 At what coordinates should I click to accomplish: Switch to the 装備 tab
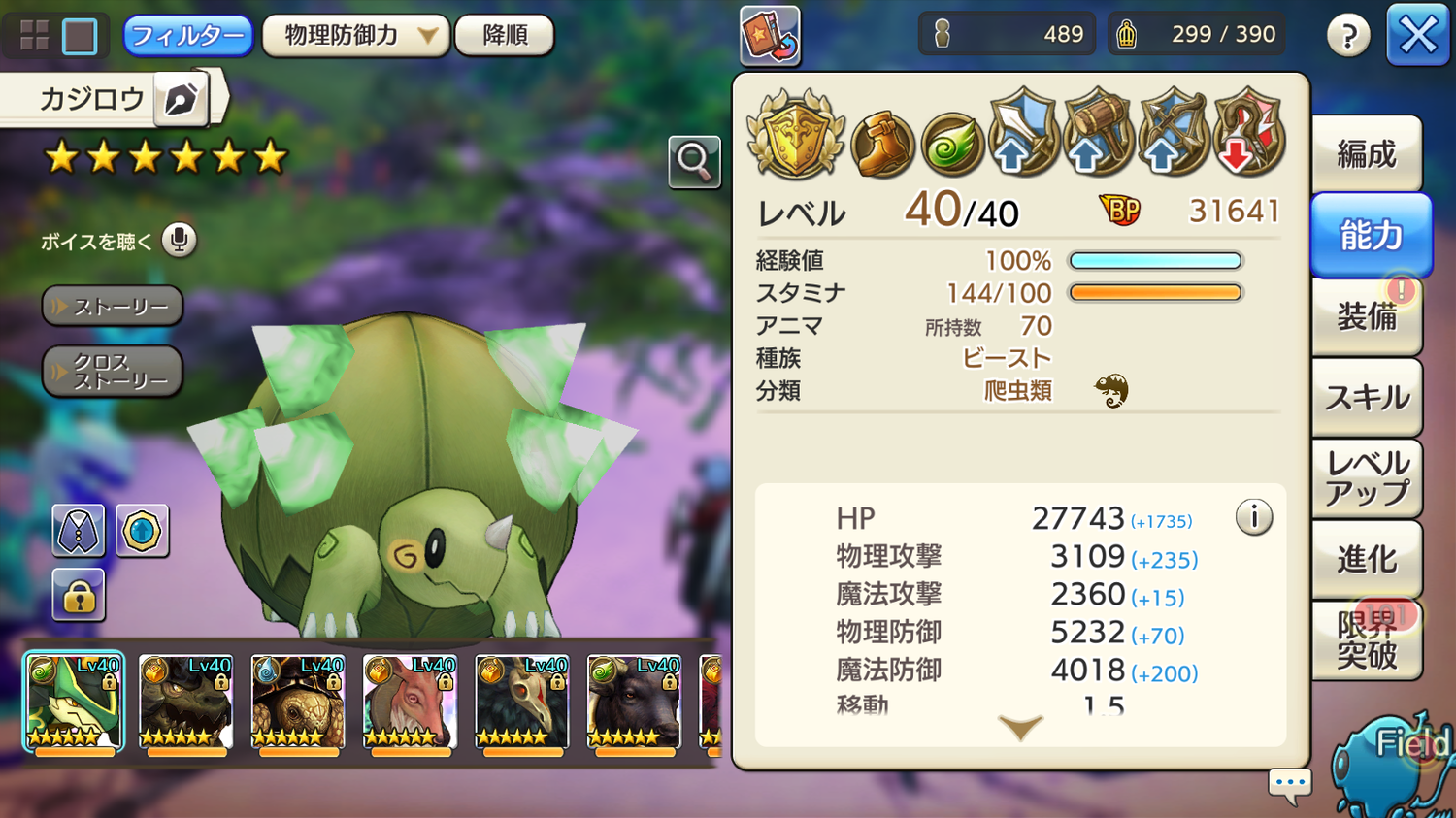(x=1366, y=316)
